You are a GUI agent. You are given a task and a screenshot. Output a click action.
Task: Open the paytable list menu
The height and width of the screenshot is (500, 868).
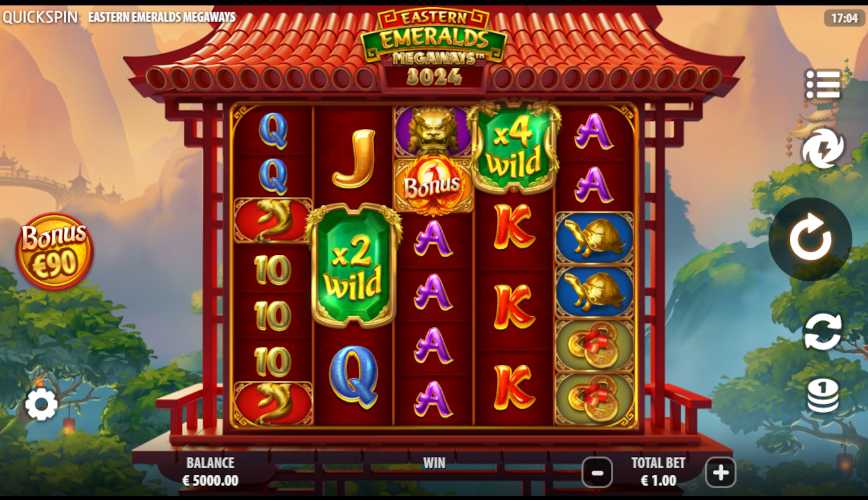point(823,85)
